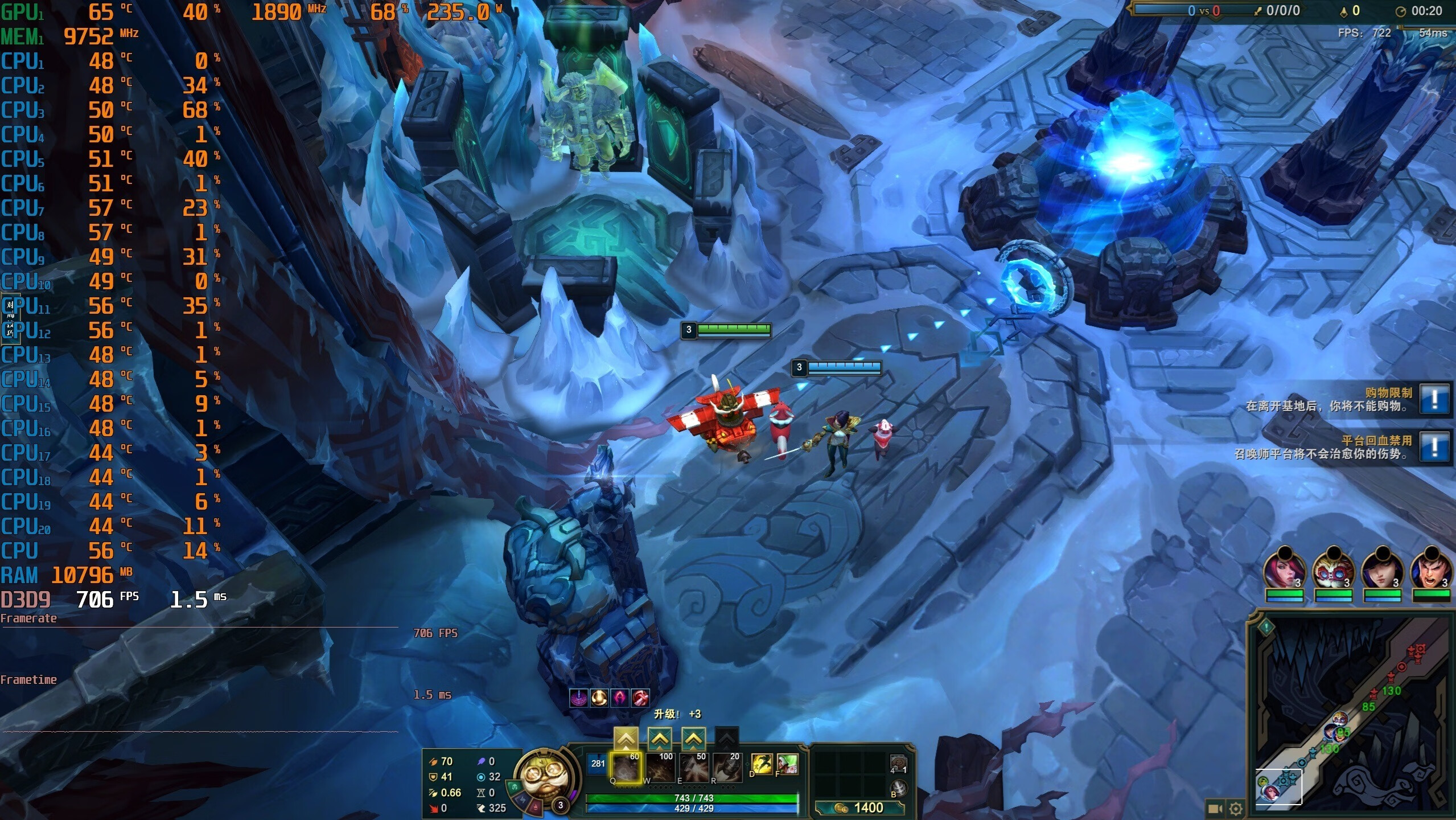The image size is (1456, 820).
Task: Click the recall button labeled B
Action: pyautogui.click(x=898, y=788)
